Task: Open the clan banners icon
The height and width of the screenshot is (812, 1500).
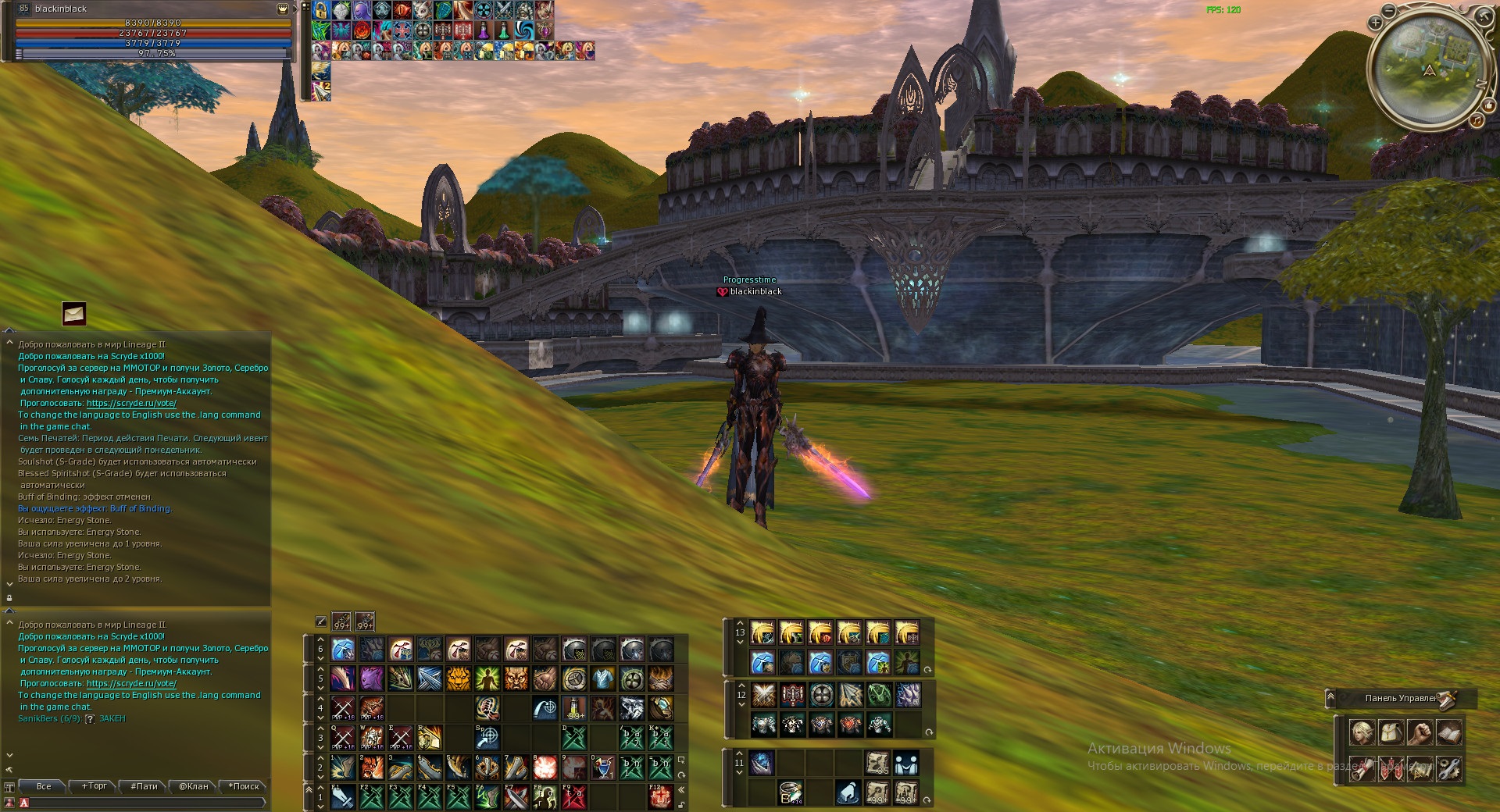Action: (x=1391, y=769)
